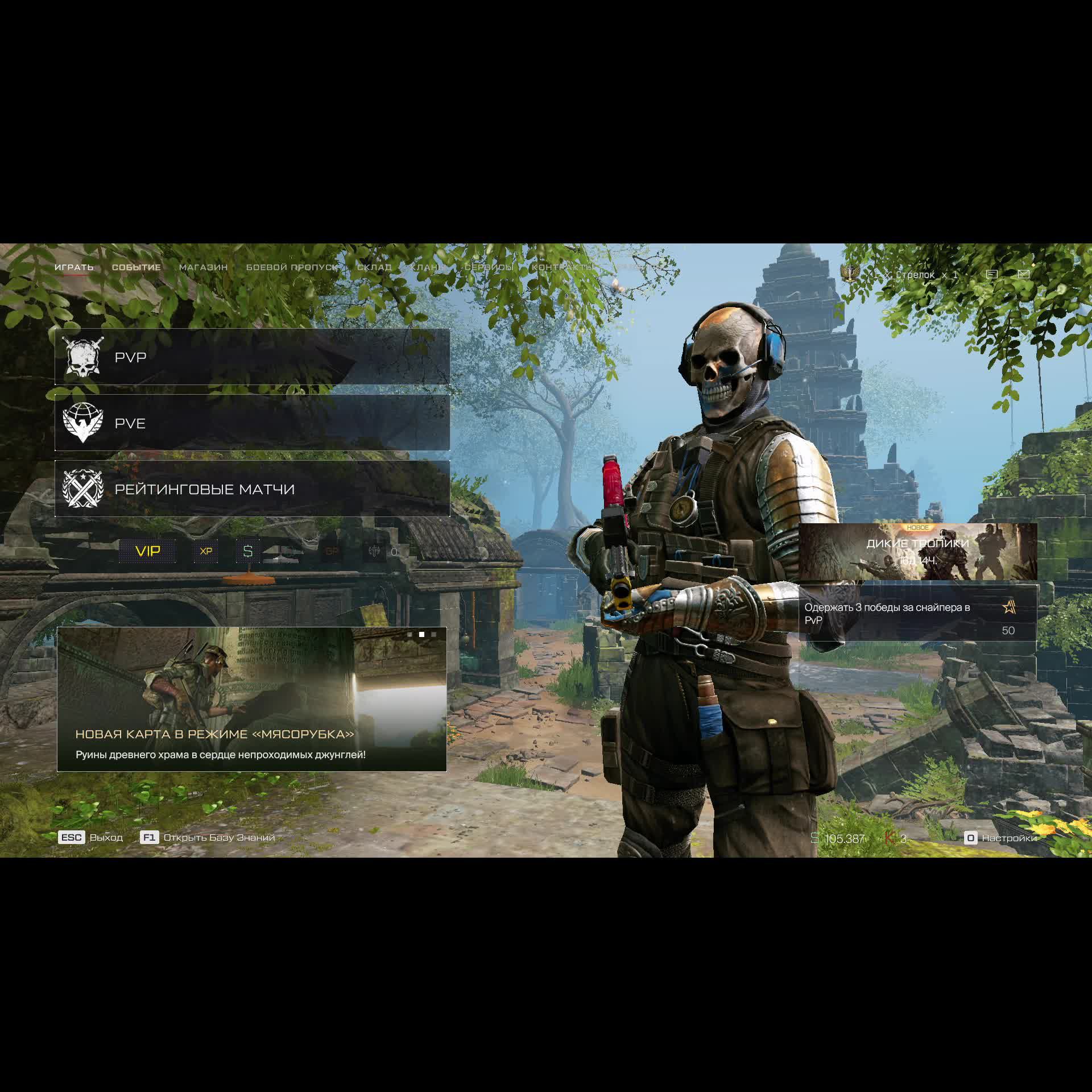Open the Контракты tab

(x=562, y=267)
